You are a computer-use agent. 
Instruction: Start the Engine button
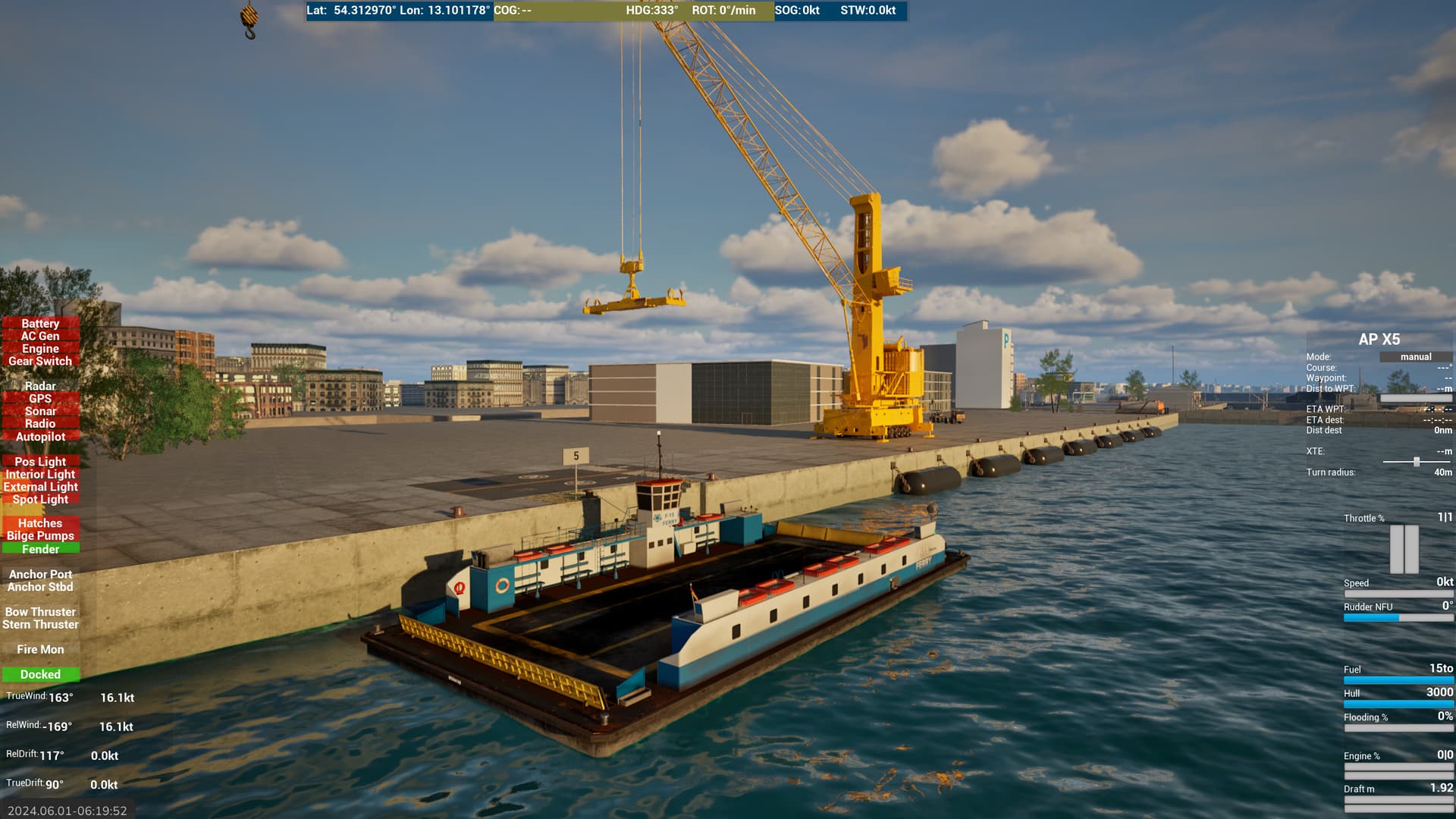(x=40, y=349)
